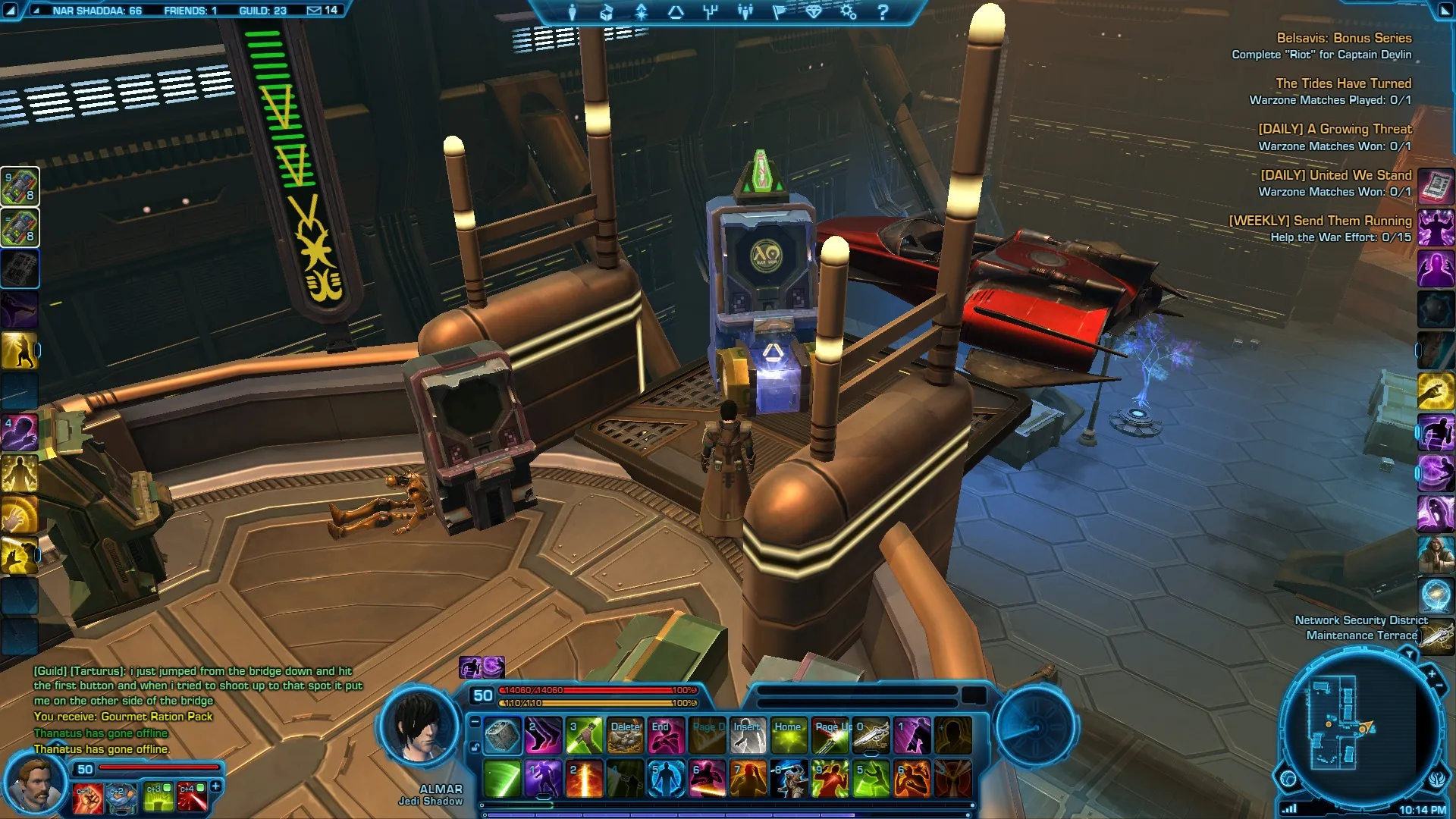Activate the green starburst ability bound to Home
The width and height of the screenshot is (1456, 819).
point(789,736)
